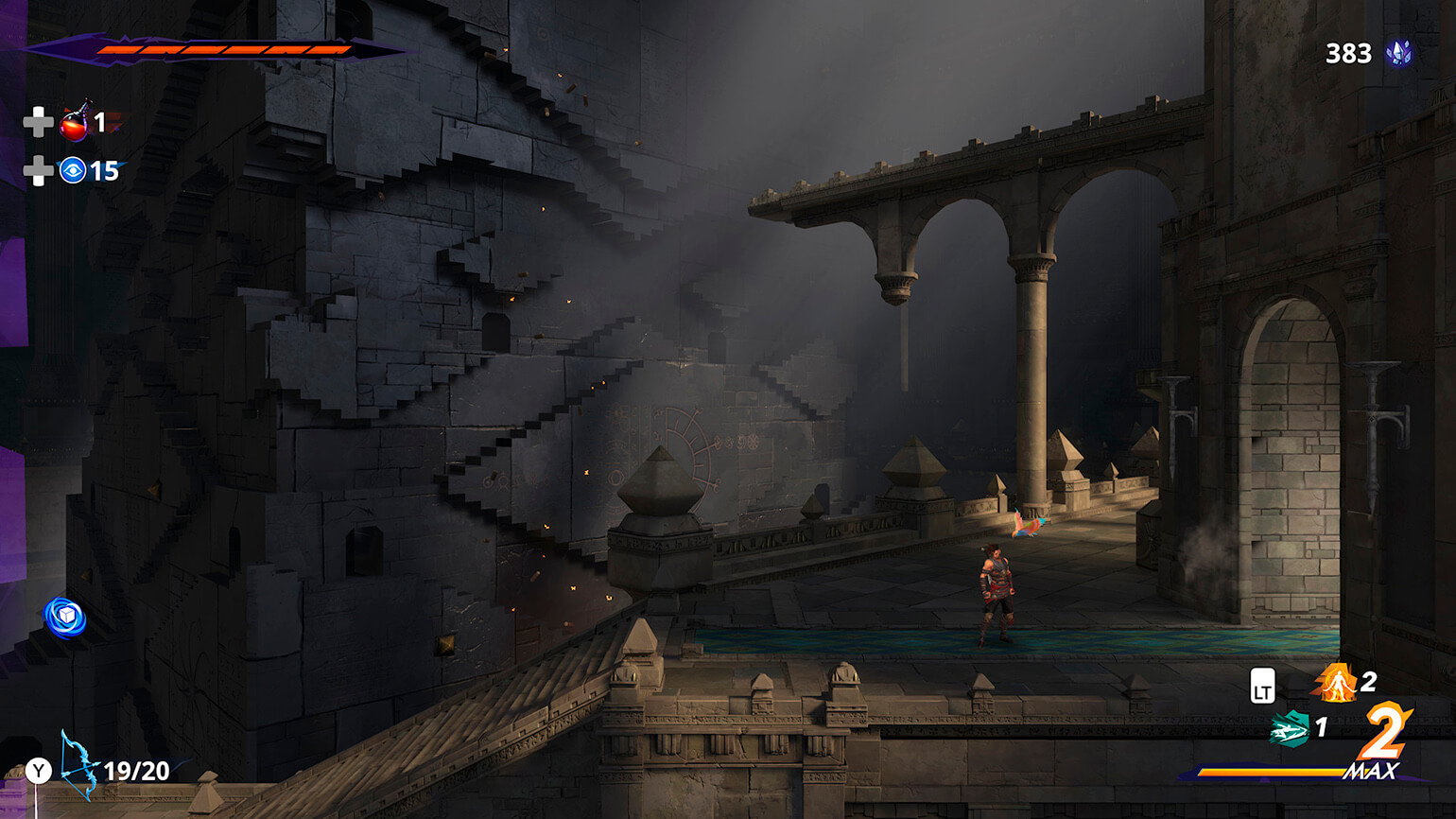Activate the glowing blue cube orb icon
The height and width of the screenshot is (819, 1456).
tap(65, 617)
